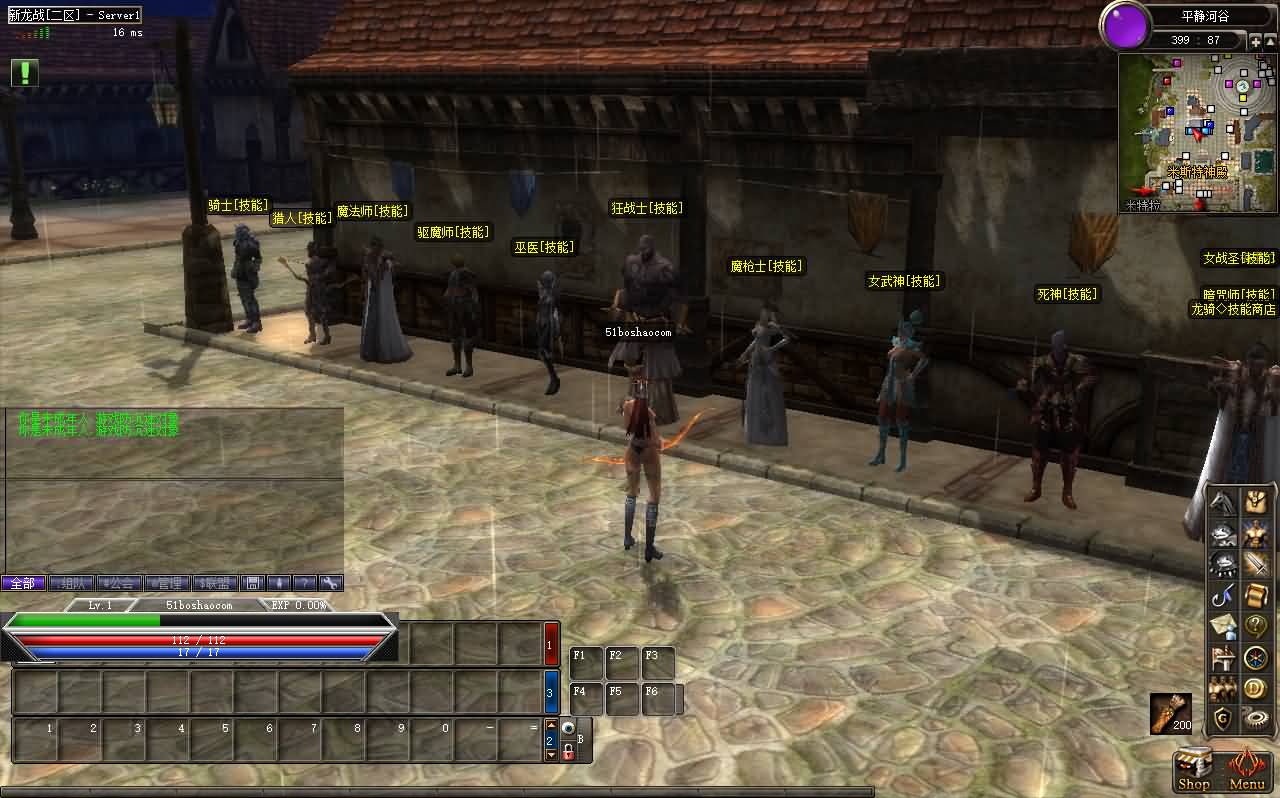Zoom the minimap with the plus button

coord(1256,42)
